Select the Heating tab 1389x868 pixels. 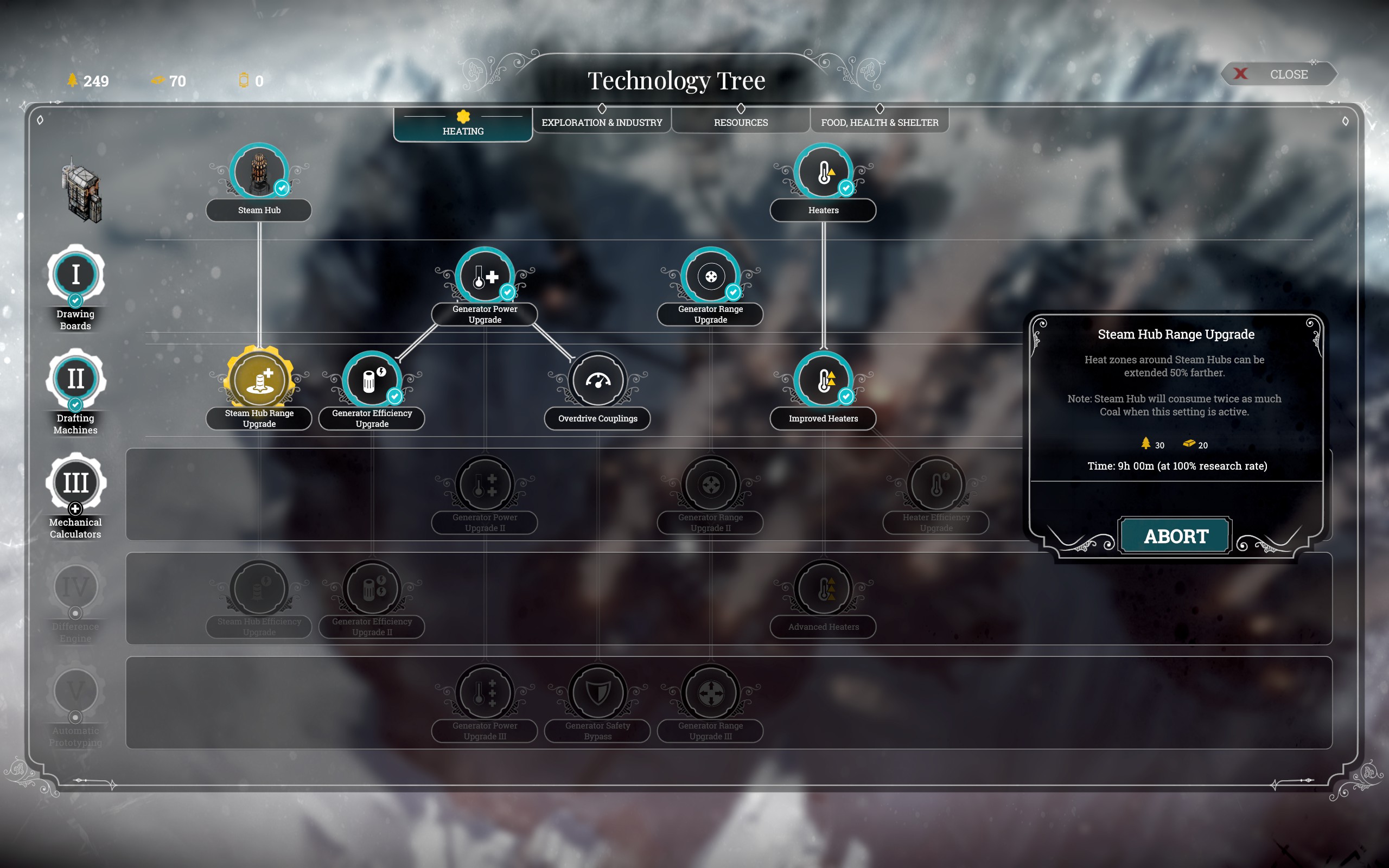pyautogui.click(x=463, y=125)
